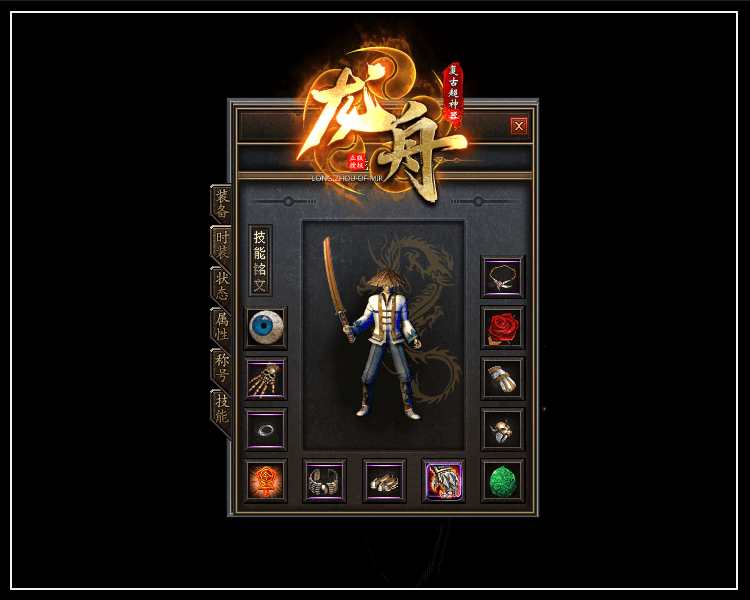This screenshot has height=600, width=750.
Task: Pick the belt equipment slot
Action: pyautogui.click(x=325, y=481)
